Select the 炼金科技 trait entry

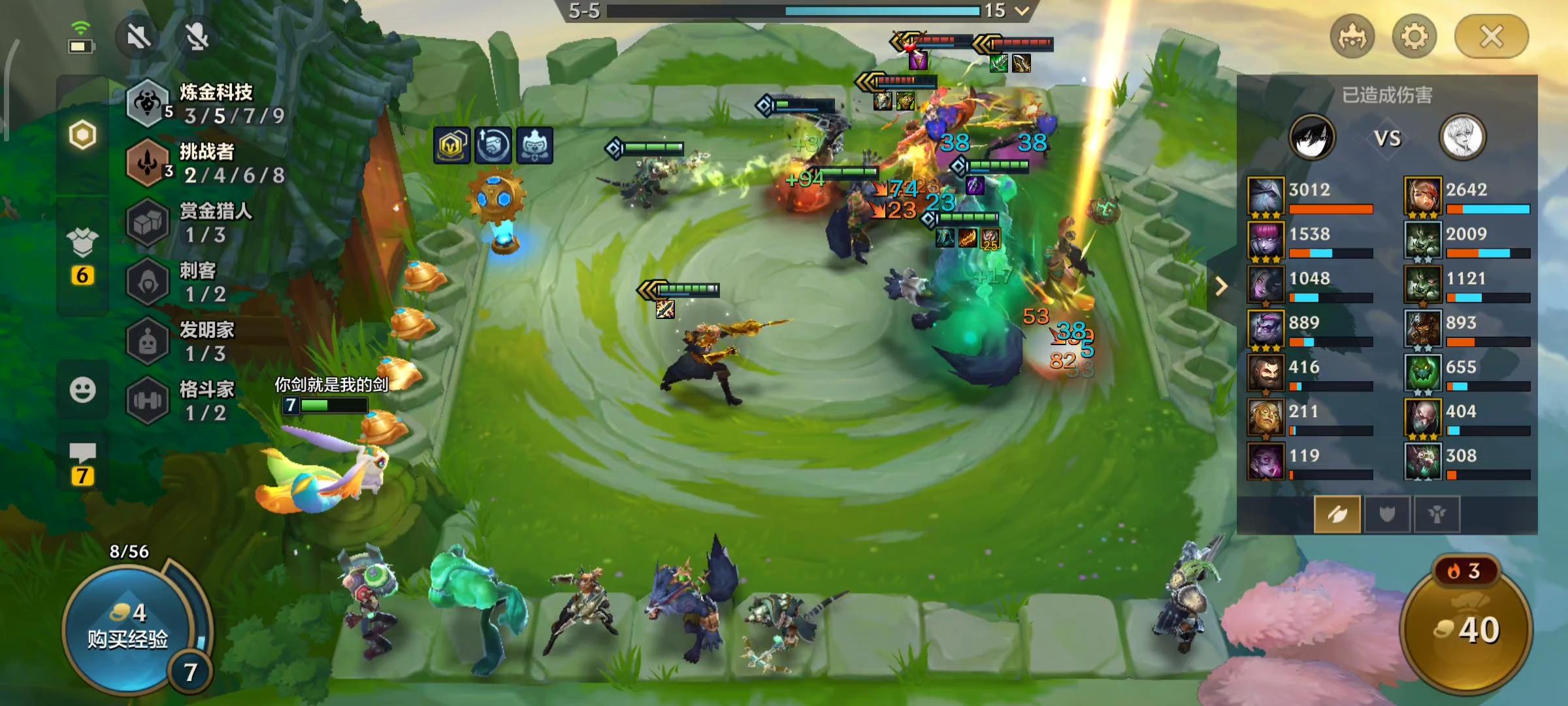[206, 103]
